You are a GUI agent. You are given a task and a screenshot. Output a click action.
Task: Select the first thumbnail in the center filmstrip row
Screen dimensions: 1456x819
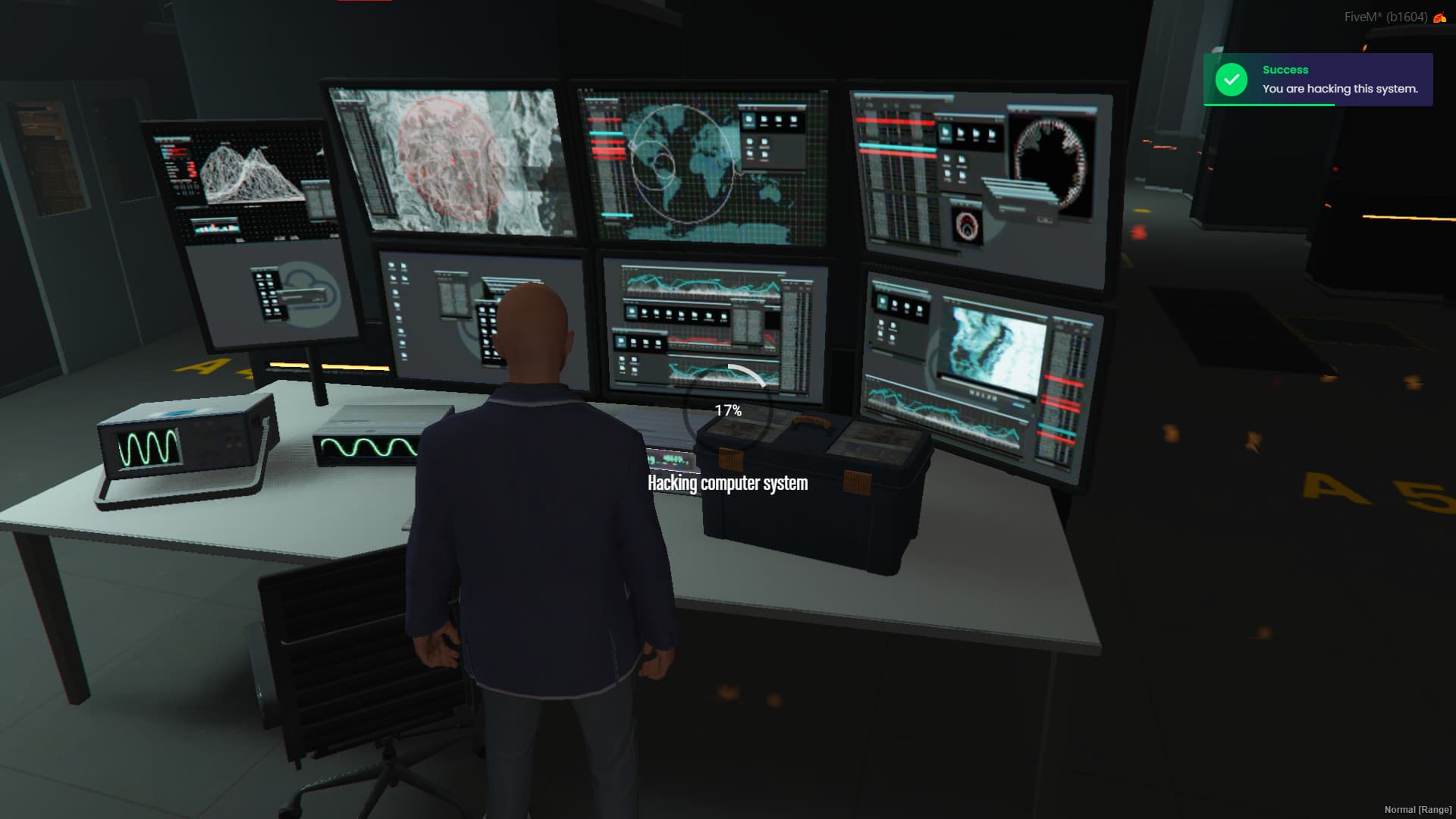pos(631,312)
